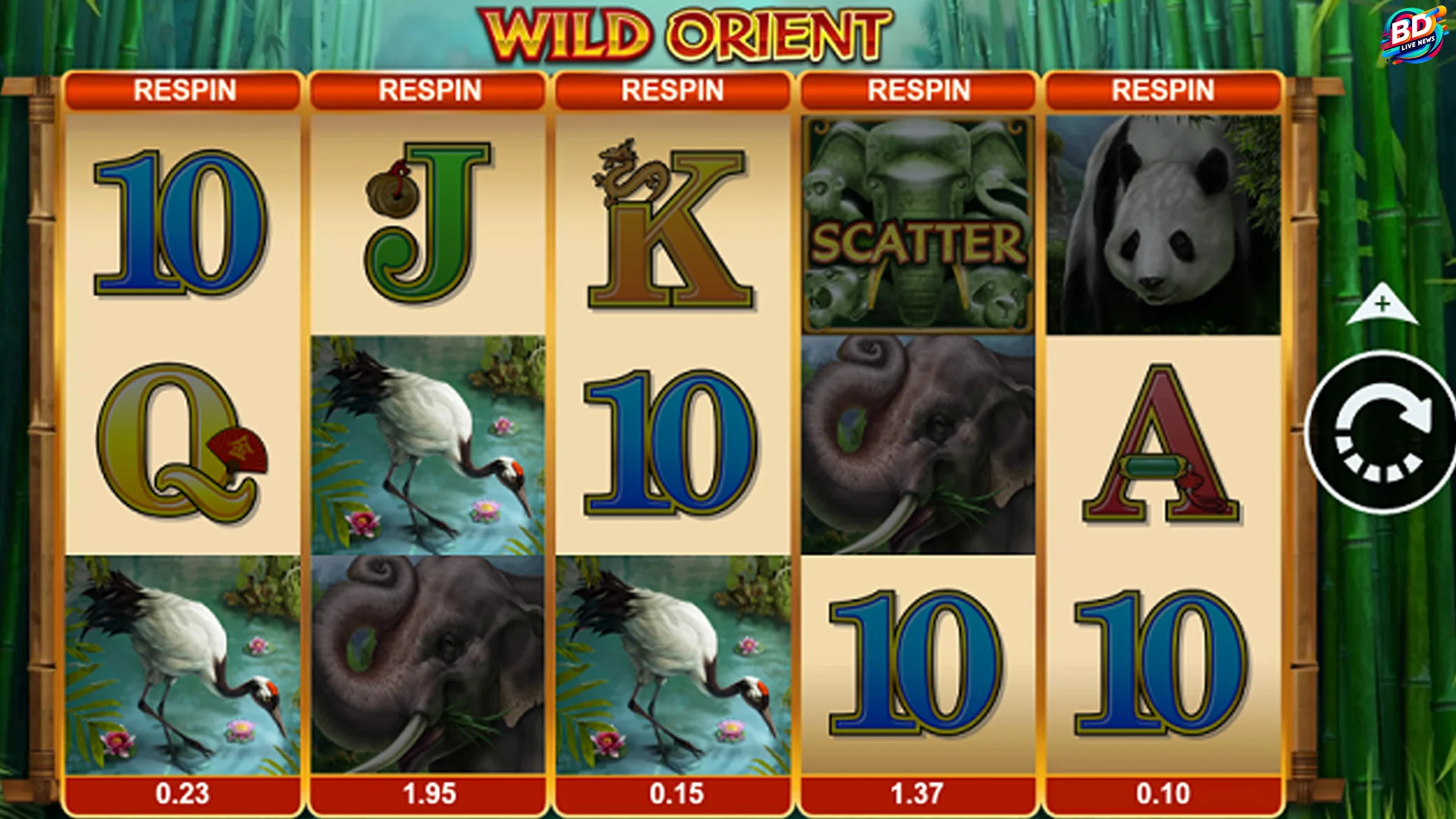Select the green J symbol with coins
Image resolution: width=1456 pixels, height=819 pixels.
[x=428, y=220]
